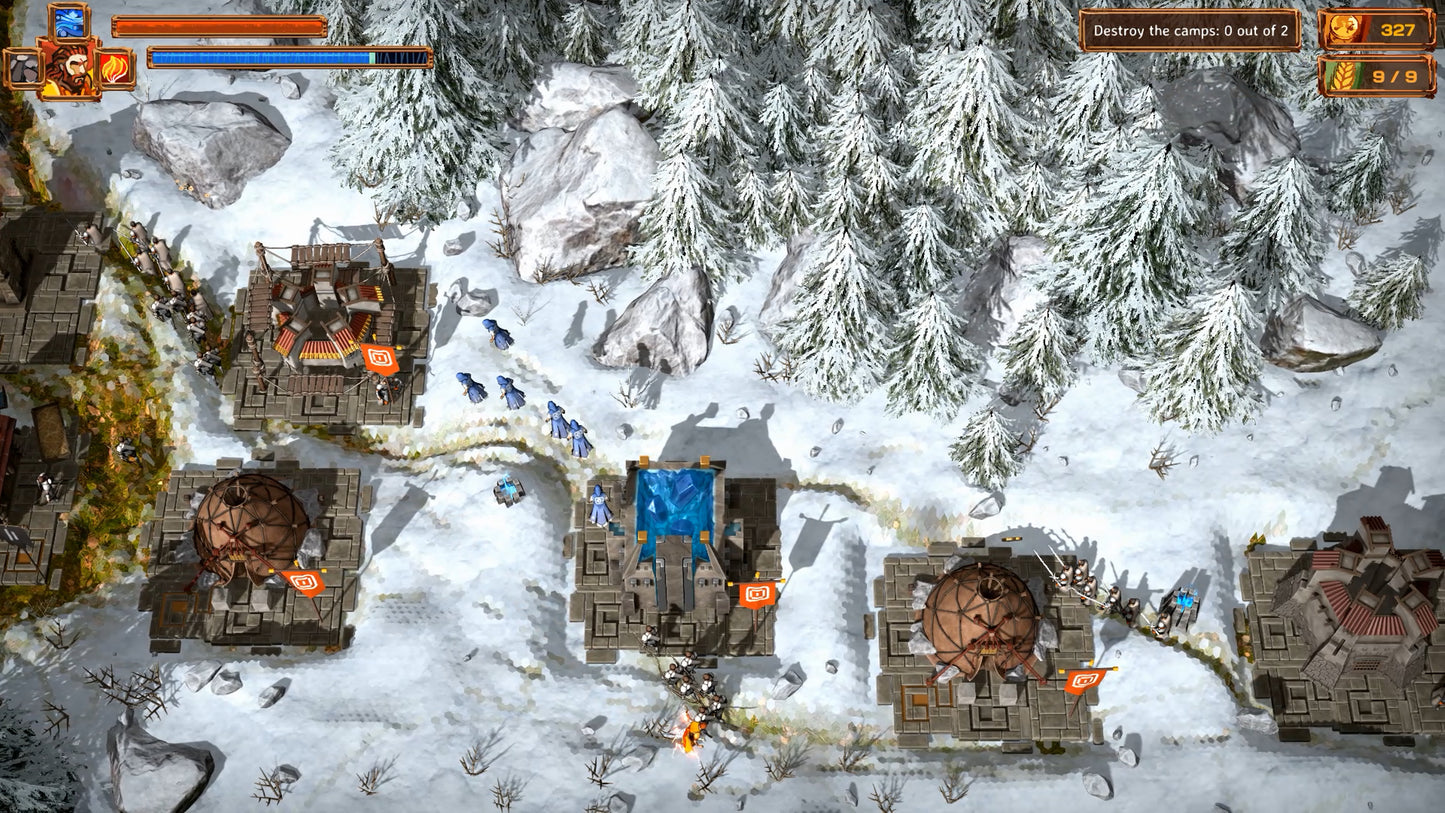Viewport: 1445px width, 813px height.
Task: Select the fire spell ability icon
Action: coord(114,68)
